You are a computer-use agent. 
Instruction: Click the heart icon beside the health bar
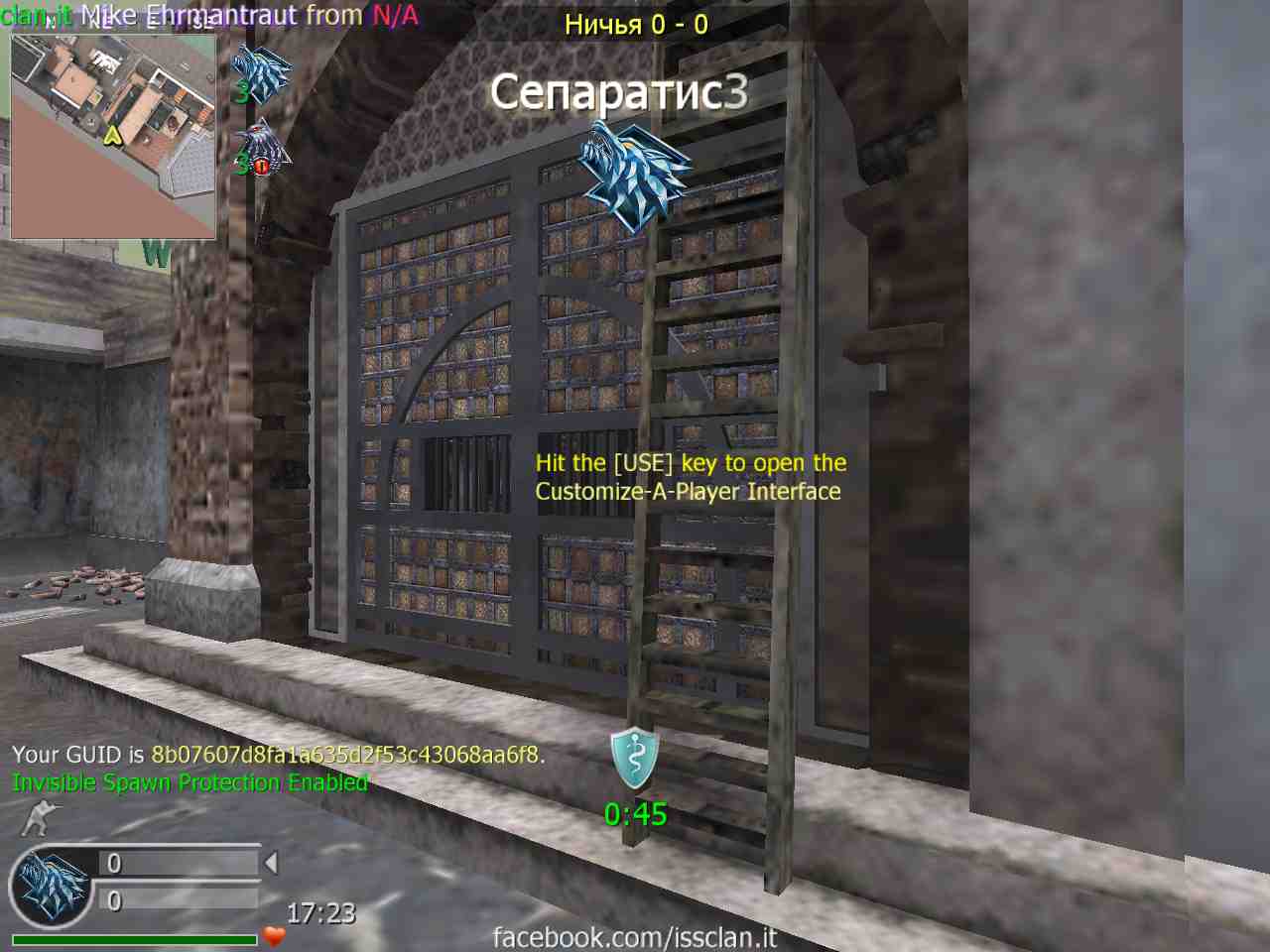[x=274, y=935]
